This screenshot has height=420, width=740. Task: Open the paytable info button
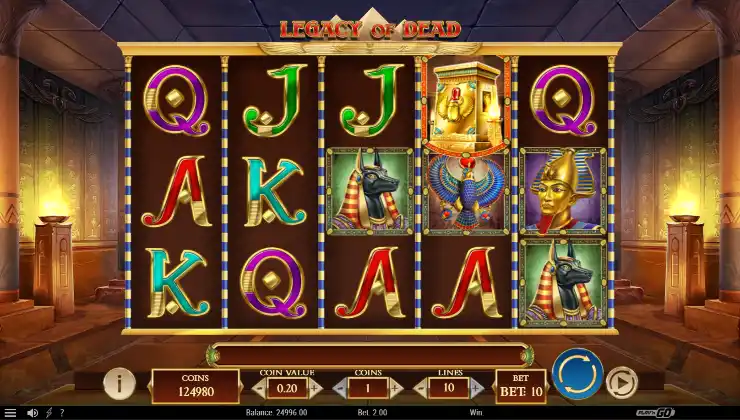tap(120, 383)
